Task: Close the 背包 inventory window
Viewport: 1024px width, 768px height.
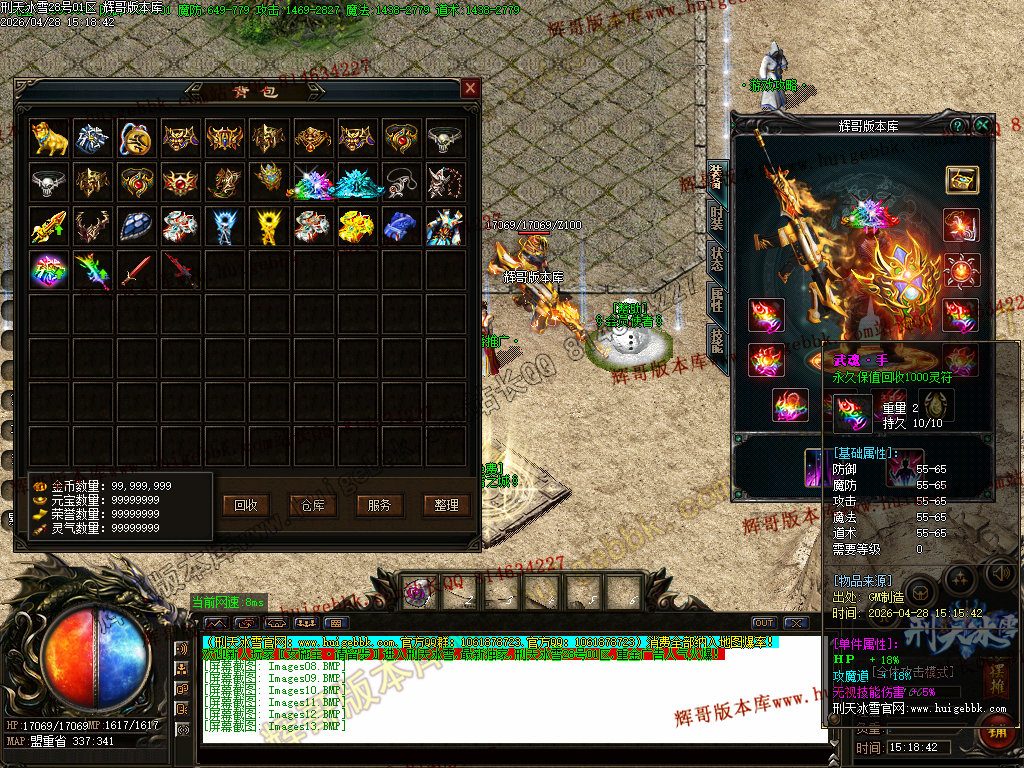Action: coord(470,89)
